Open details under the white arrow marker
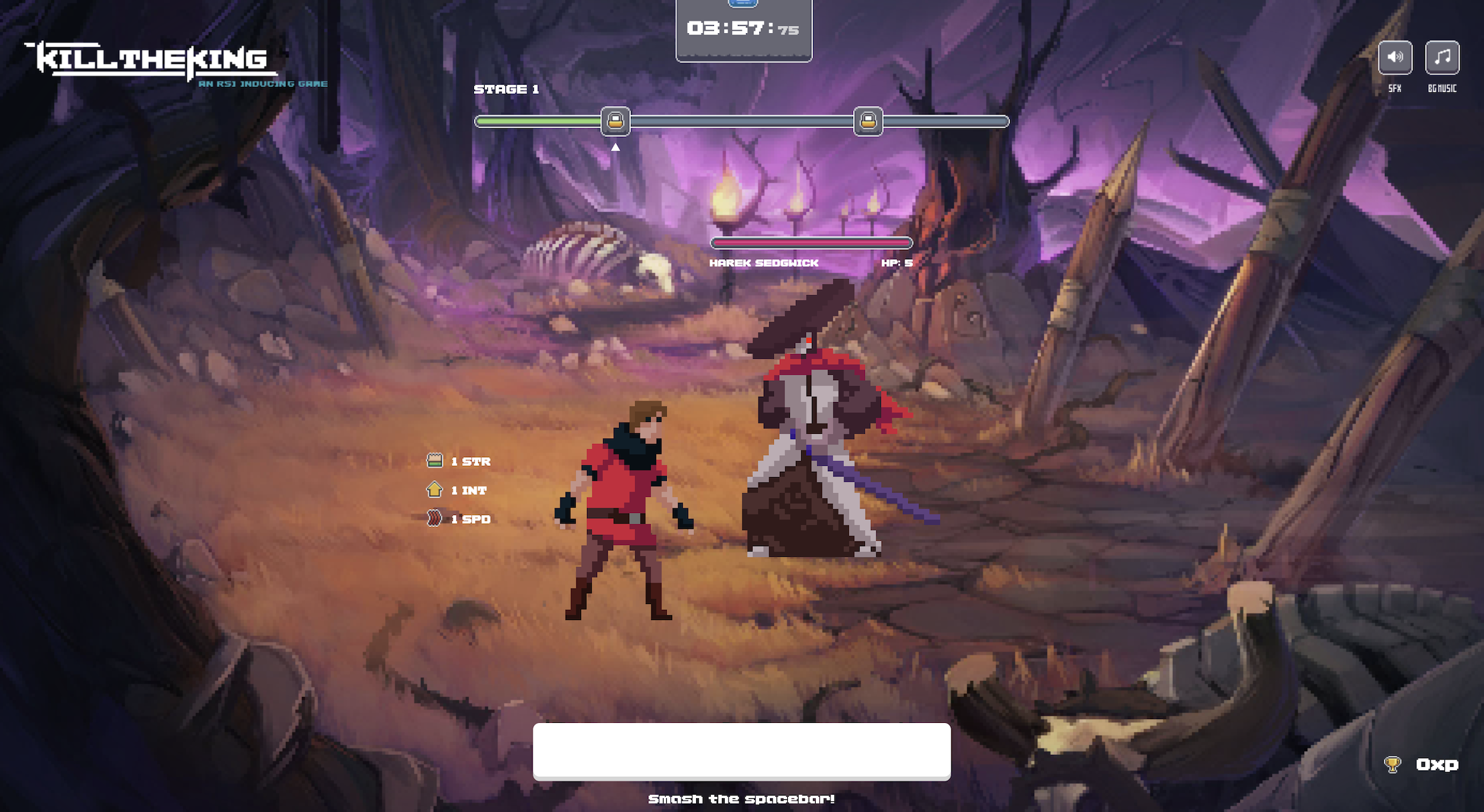The image size is (1484, 812). point(615,146)
